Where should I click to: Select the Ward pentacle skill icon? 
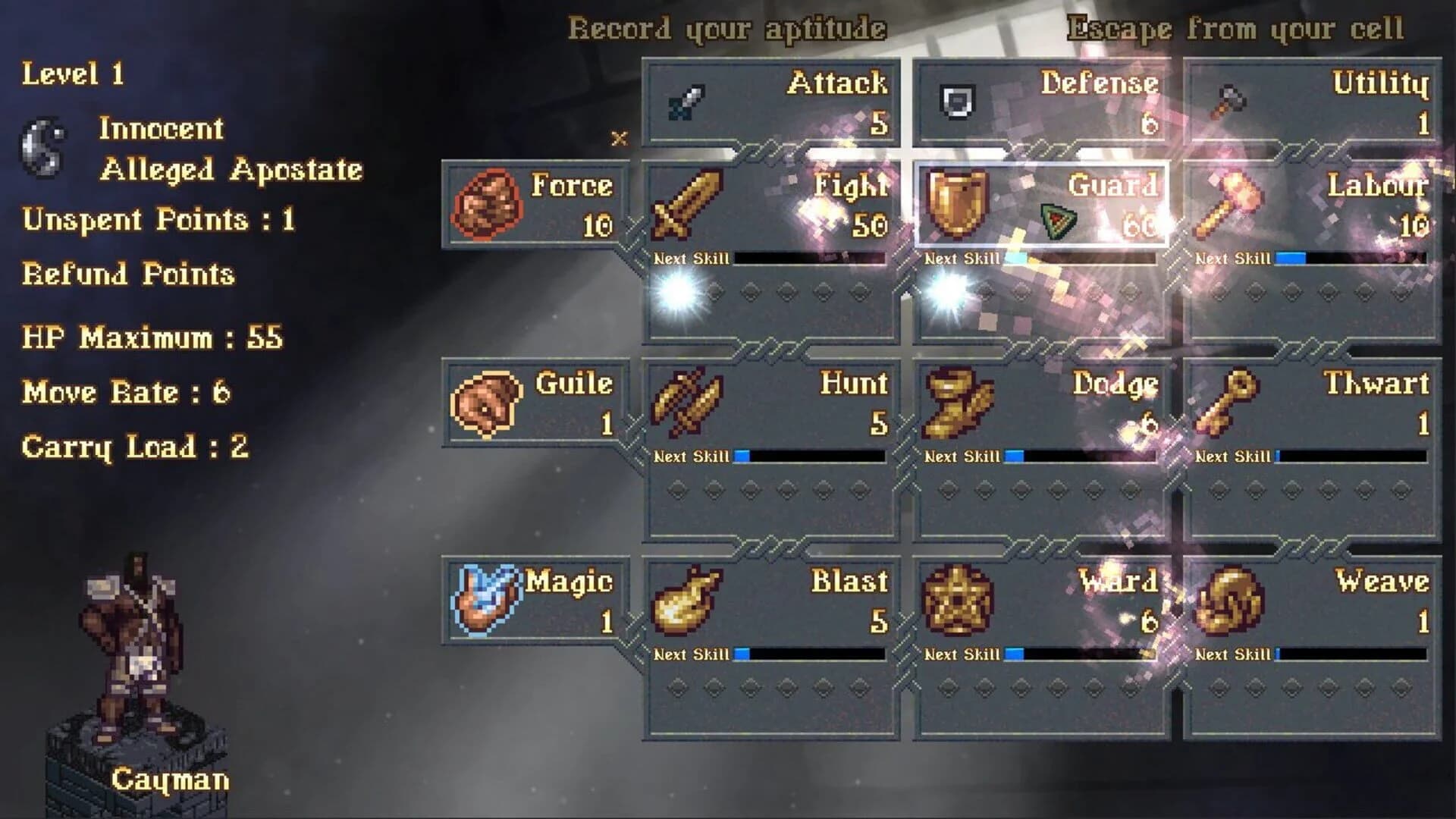[959, 603]
